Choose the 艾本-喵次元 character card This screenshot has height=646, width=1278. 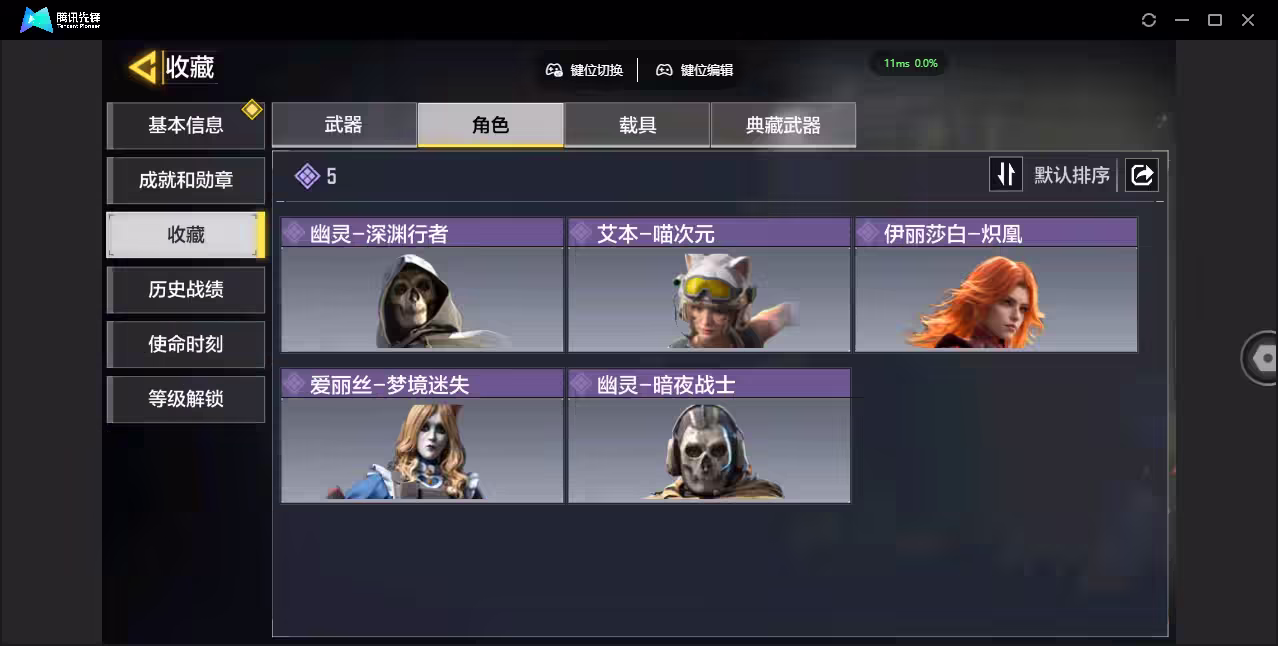pyautogui.click(x=709, y=286)
